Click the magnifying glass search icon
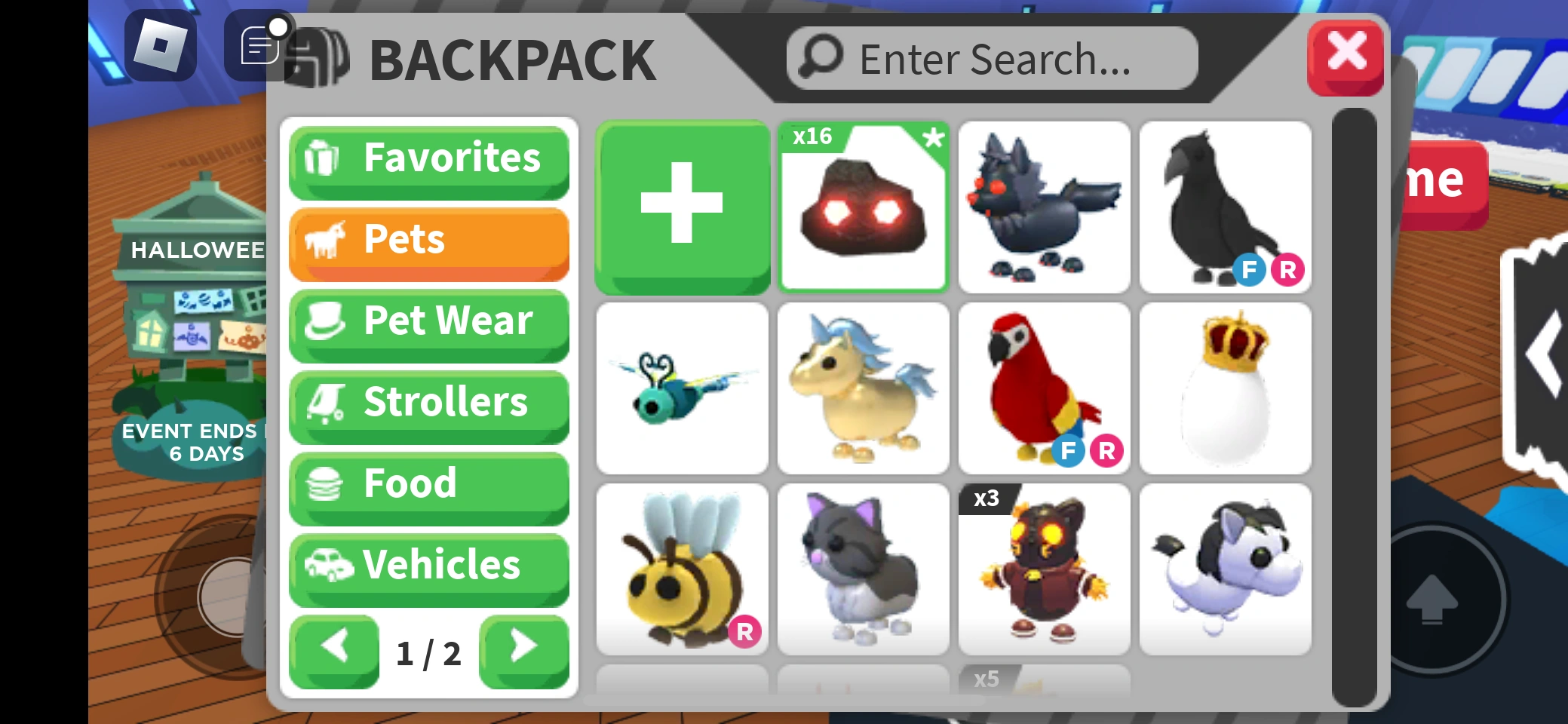 tap(821, 57)
